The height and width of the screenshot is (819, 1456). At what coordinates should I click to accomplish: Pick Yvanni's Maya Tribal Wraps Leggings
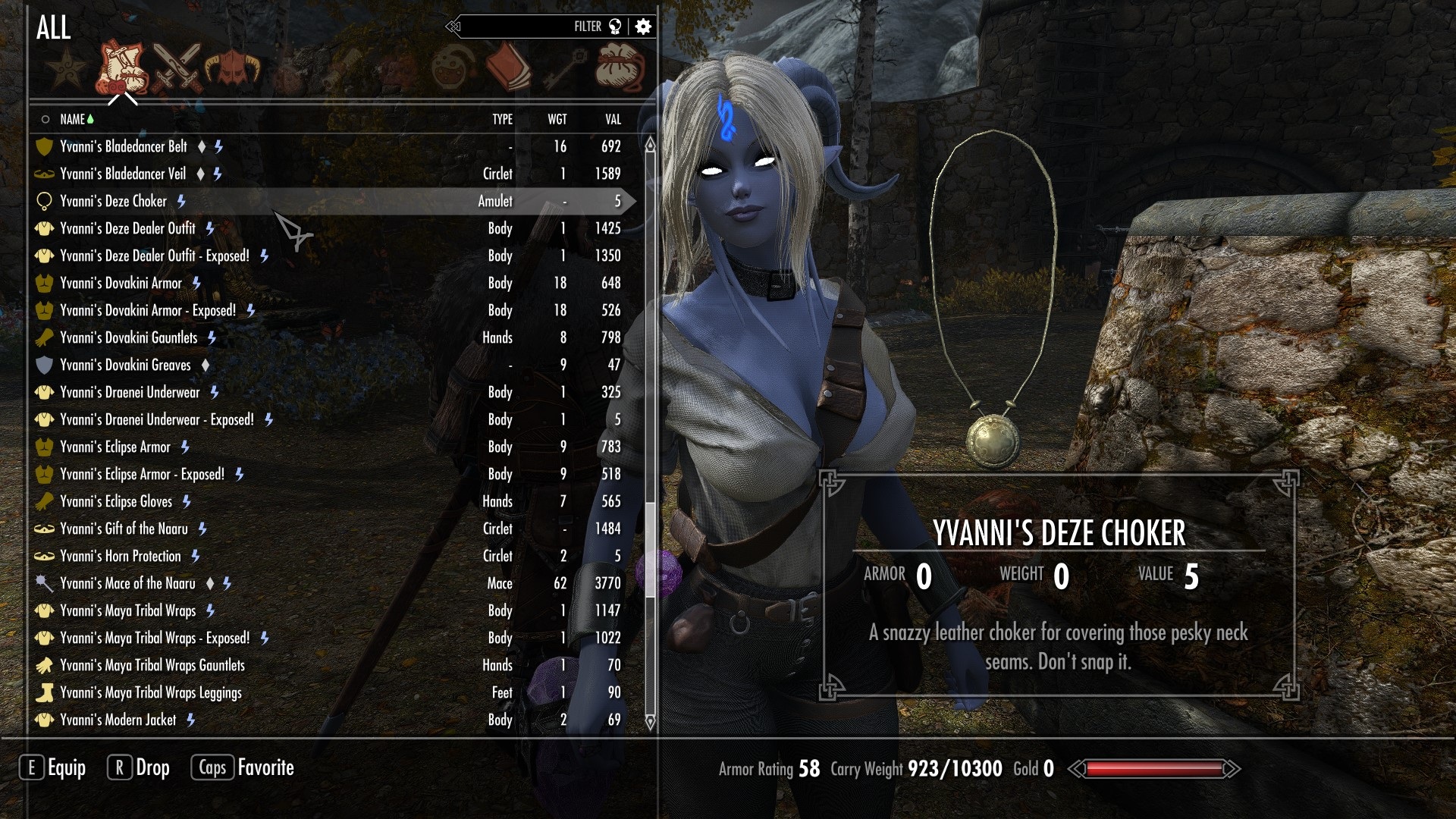point(150,692)
